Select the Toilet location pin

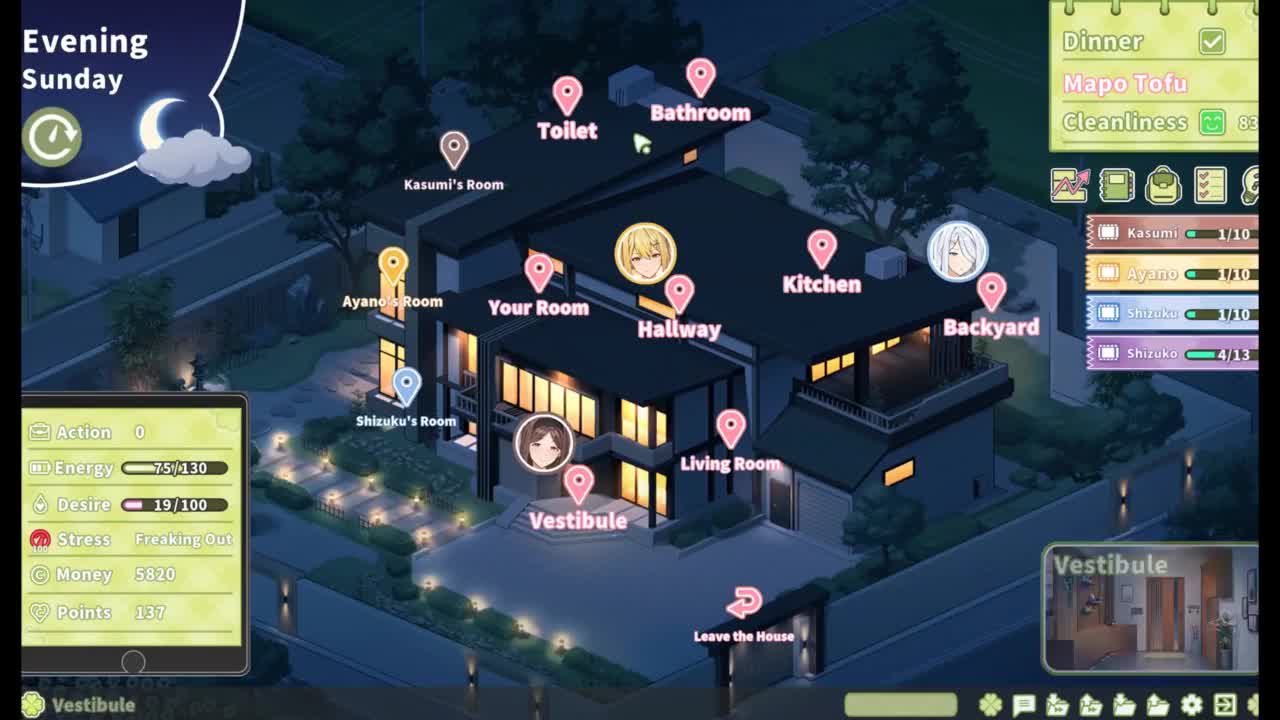point(567,97)
